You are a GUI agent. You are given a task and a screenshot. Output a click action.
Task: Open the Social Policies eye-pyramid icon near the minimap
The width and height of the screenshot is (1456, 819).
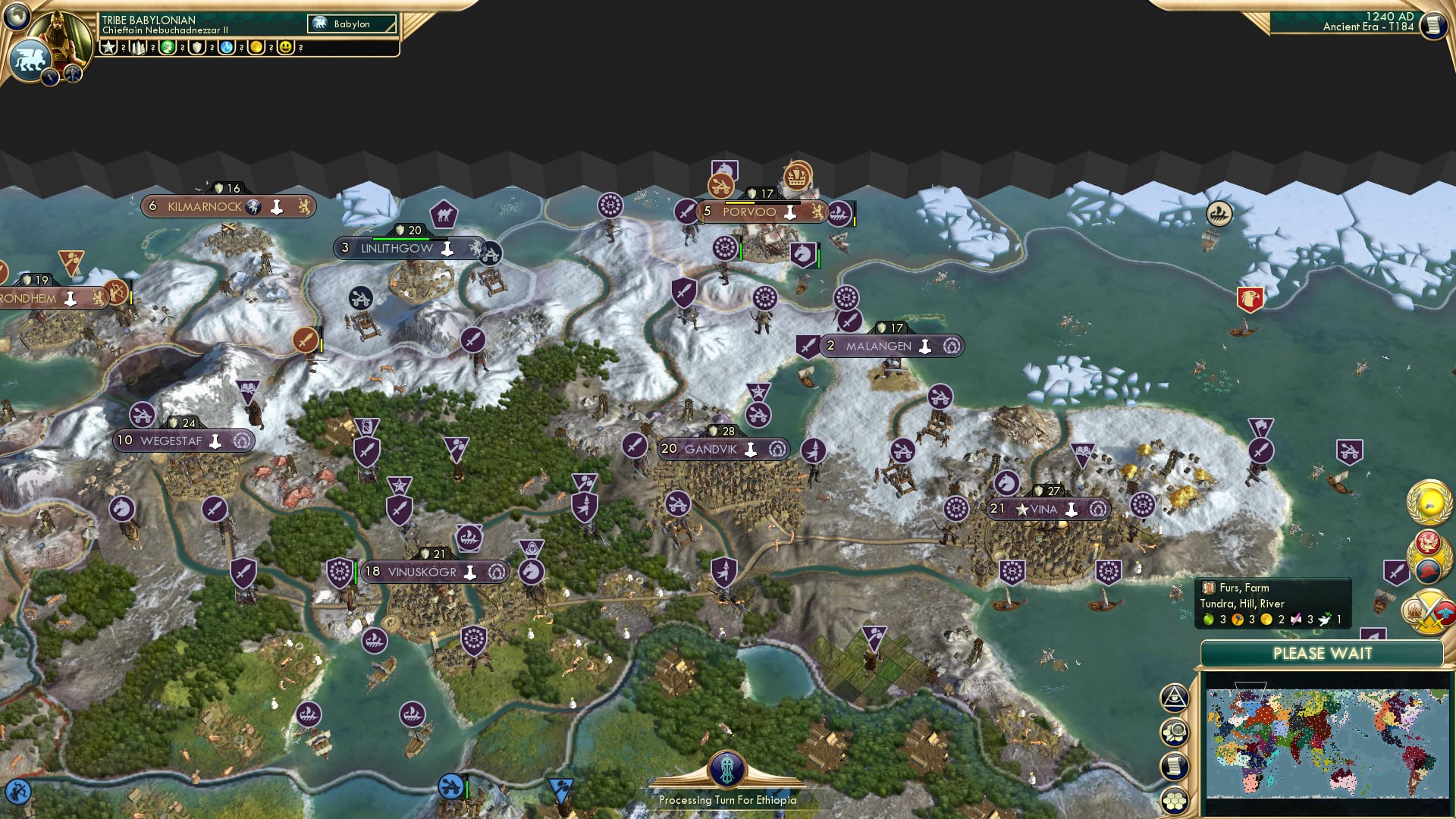tap(1175, 698)
